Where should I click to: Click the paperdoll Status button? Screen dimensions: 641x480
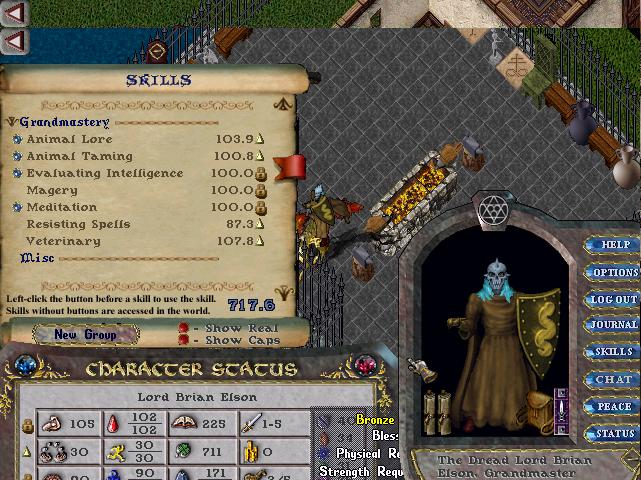click(x=614, y=434)
